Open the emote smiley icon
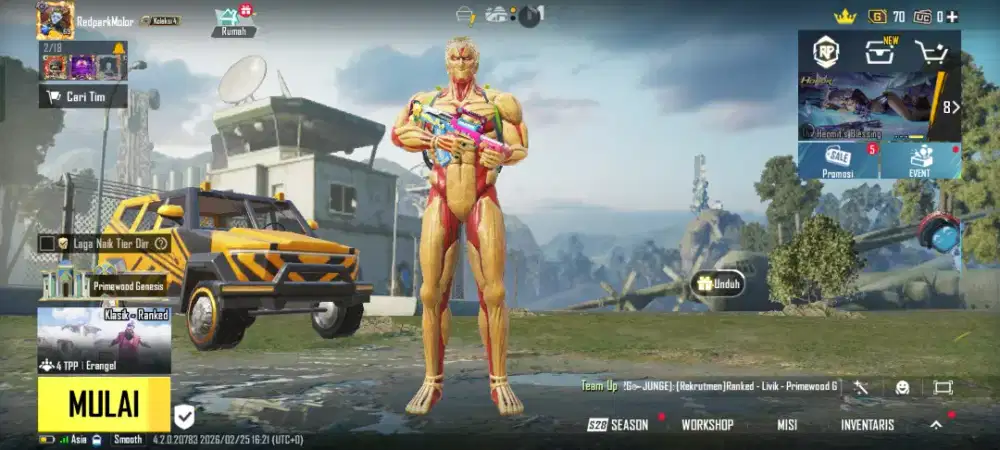 [903, 387]
